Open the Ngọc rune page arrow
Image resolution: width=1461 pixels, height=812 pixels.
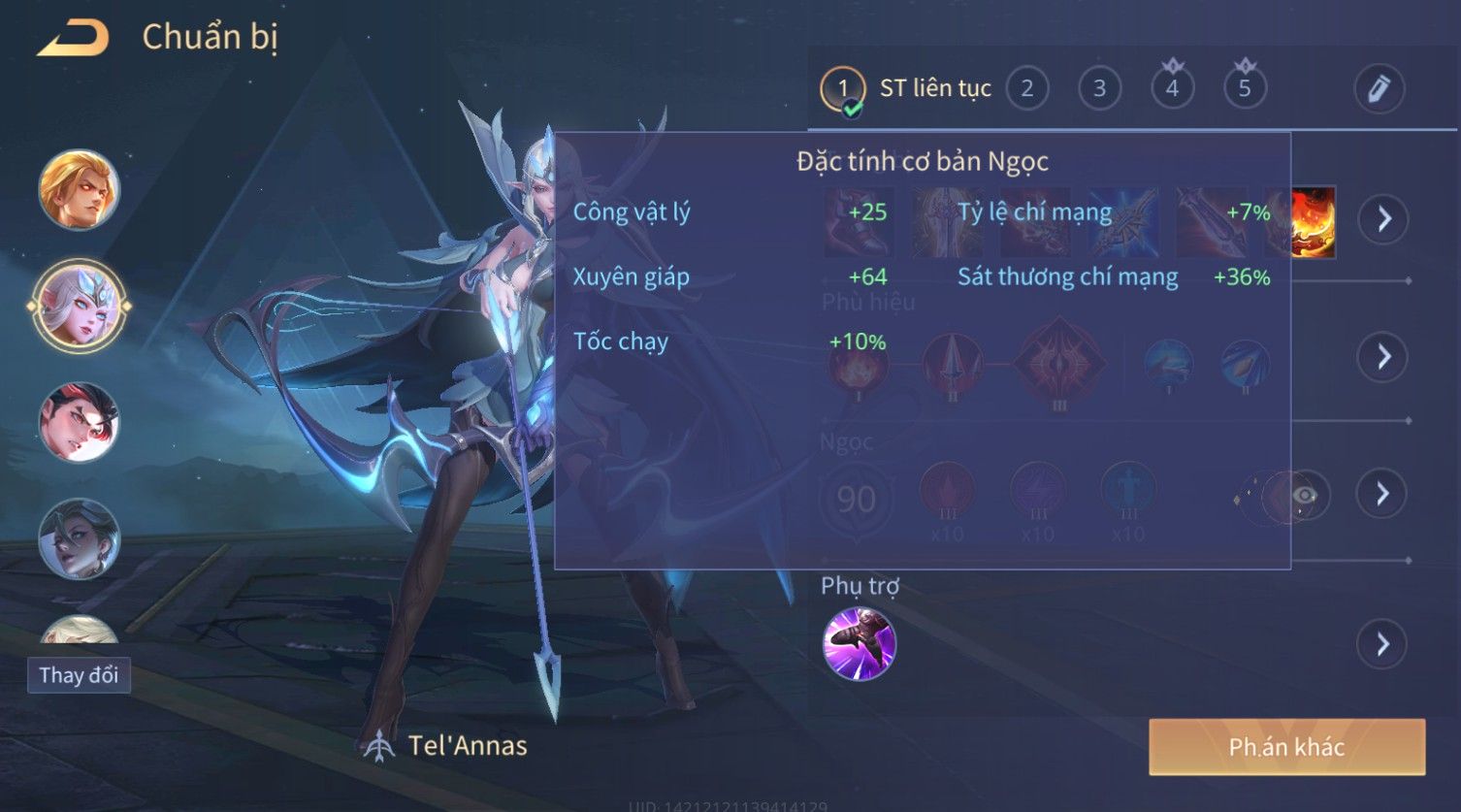pos(1383,494)
